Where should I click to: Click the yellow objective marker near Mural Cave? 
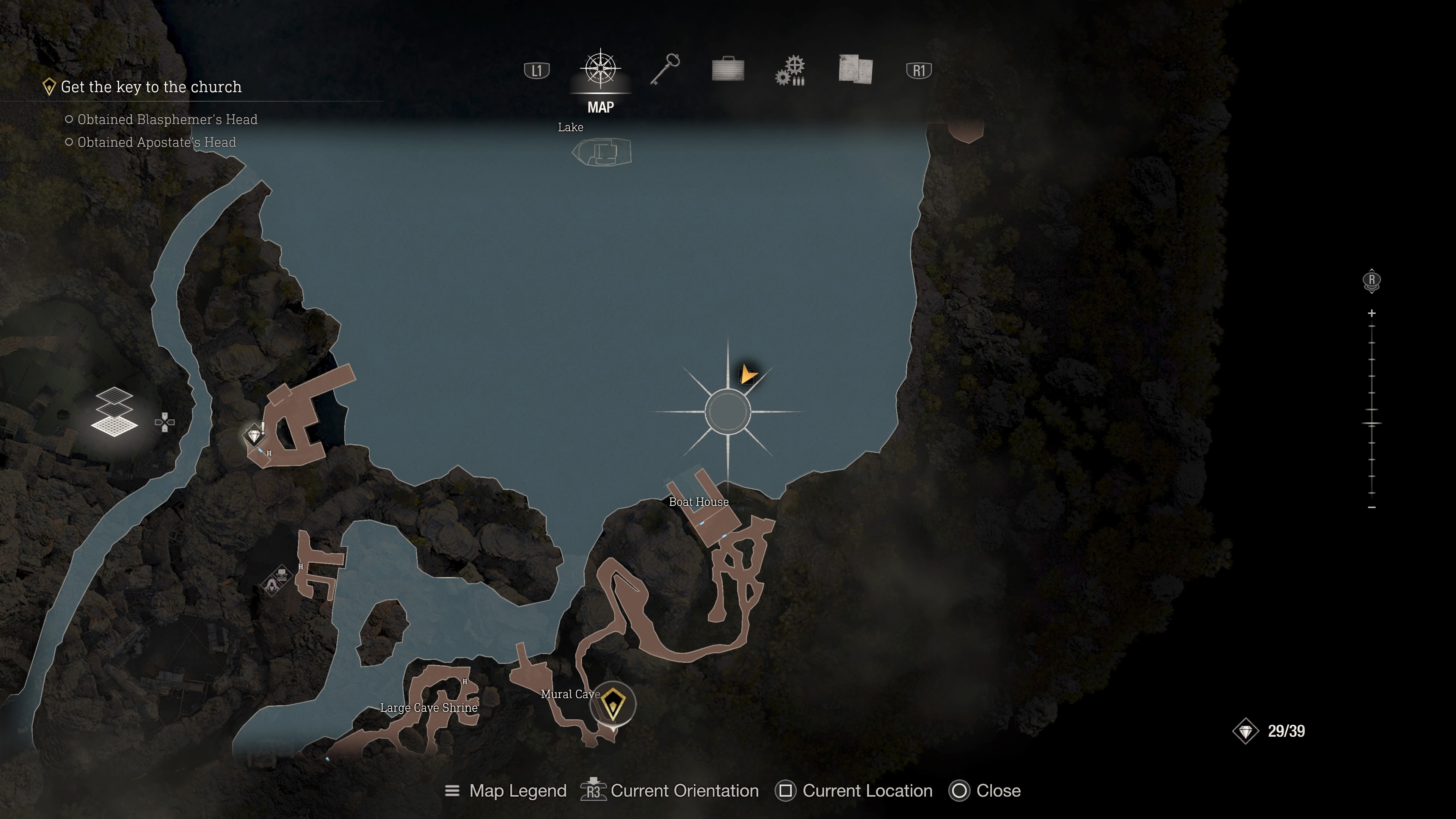click(612, 704)
